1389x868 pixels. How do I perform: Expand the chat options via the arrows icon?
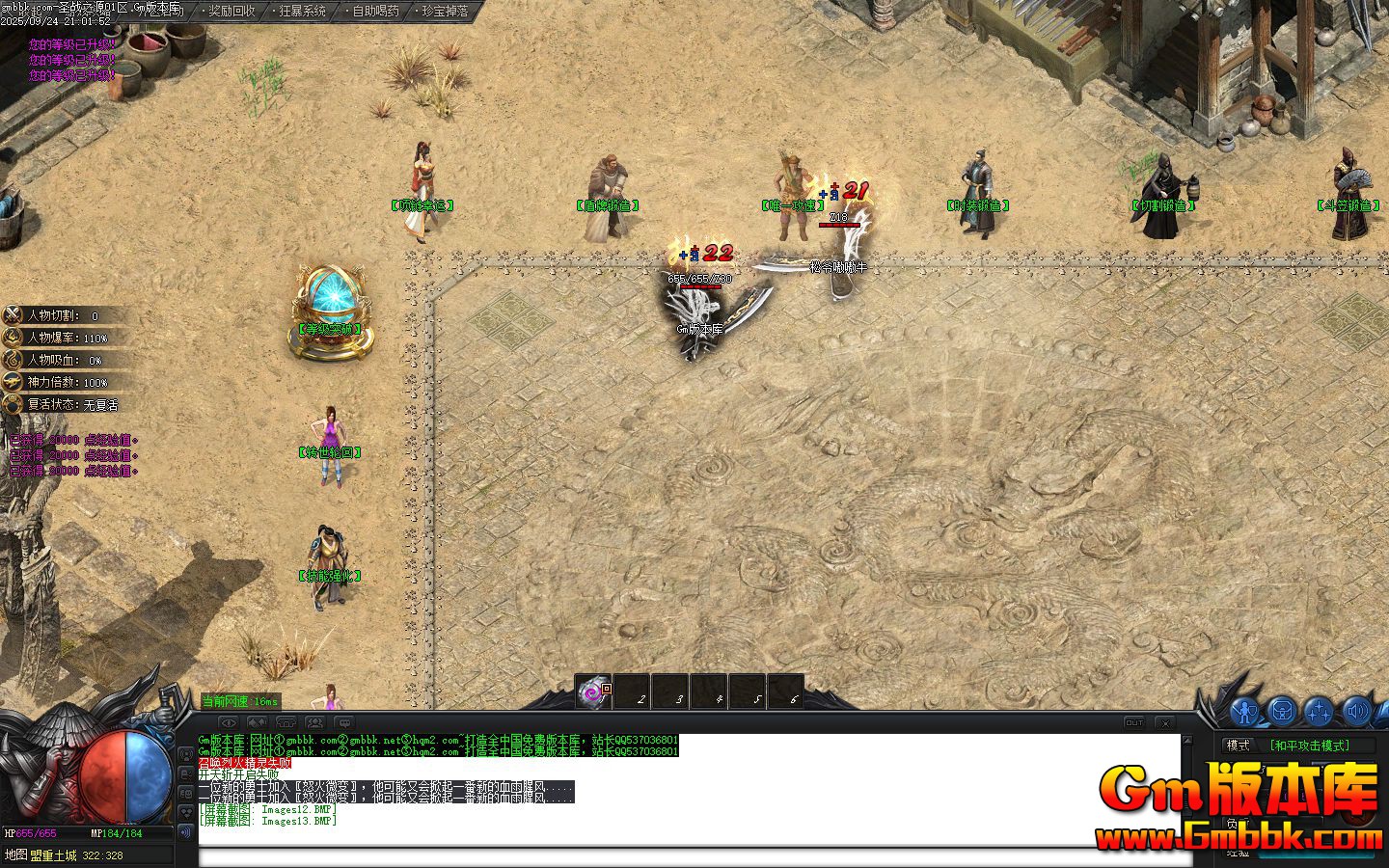pyautogui.click(x=258, y=721)
